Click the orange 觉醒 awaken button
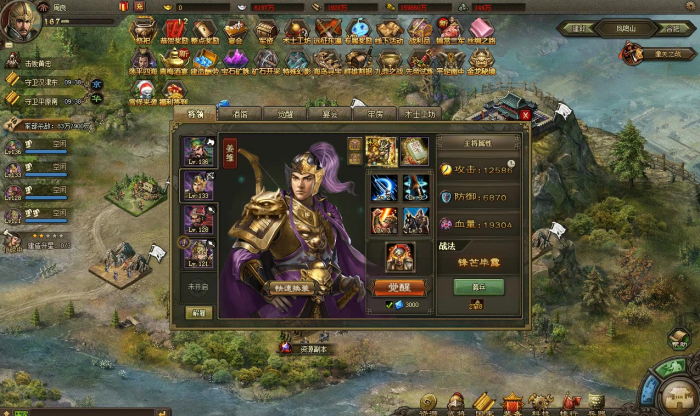 pyautogui.click(x=399, y=287)
